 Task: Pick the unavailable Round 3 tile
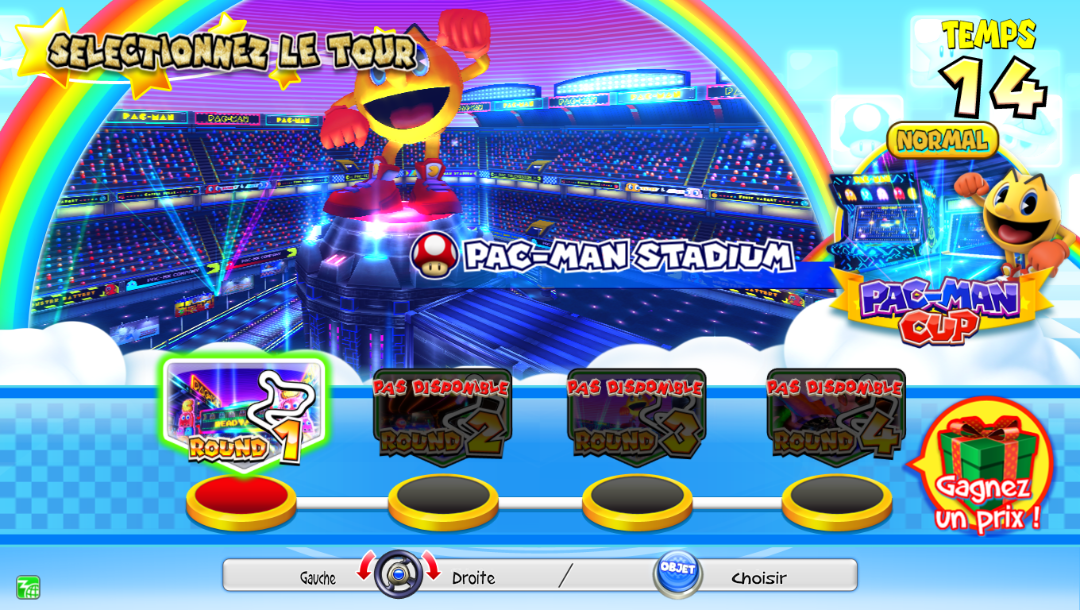(636, 413)
